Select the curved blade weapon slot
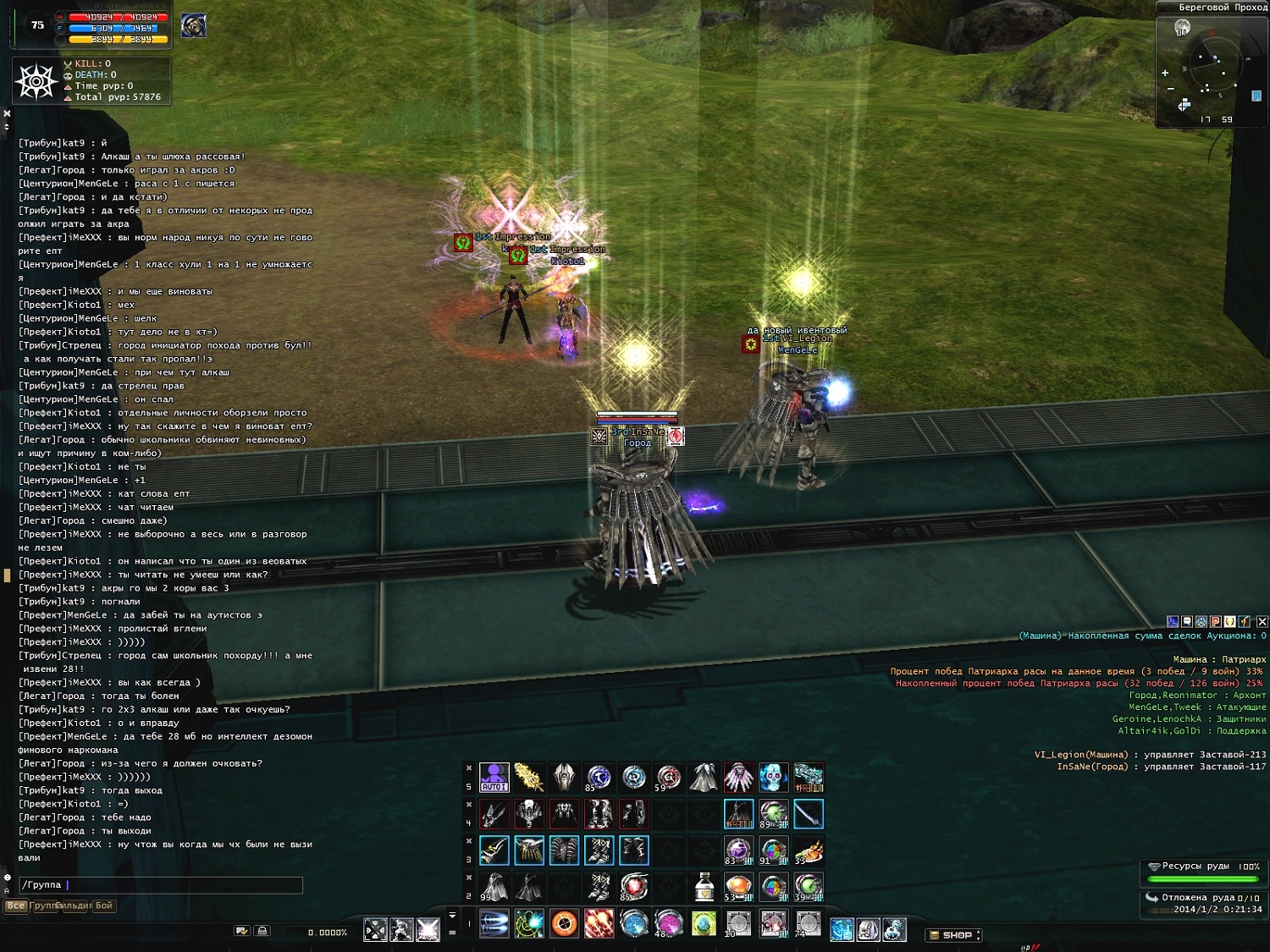 click(809, 814)
